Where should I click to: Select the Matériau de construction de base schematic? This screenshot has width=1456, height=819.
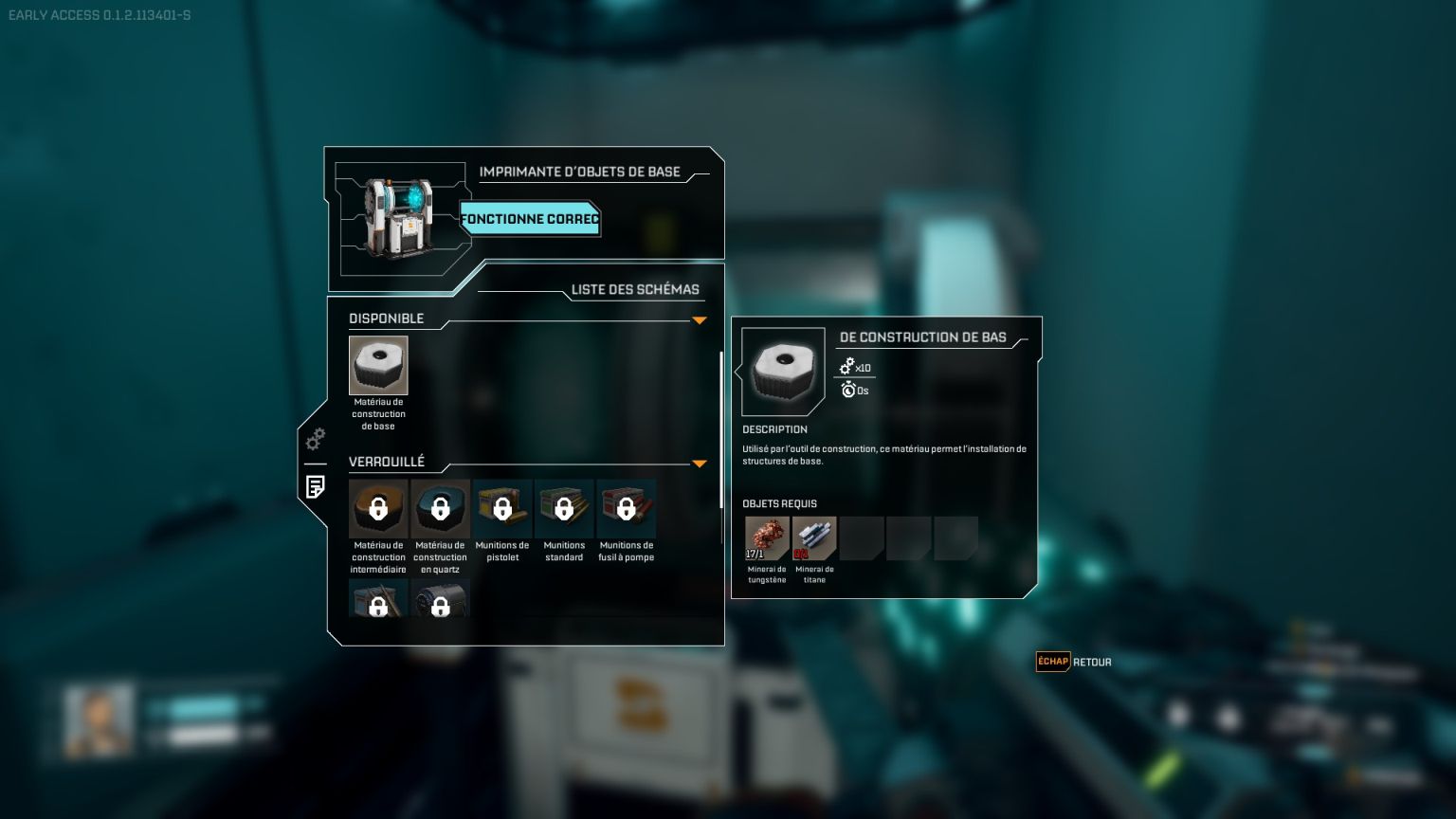378,366
